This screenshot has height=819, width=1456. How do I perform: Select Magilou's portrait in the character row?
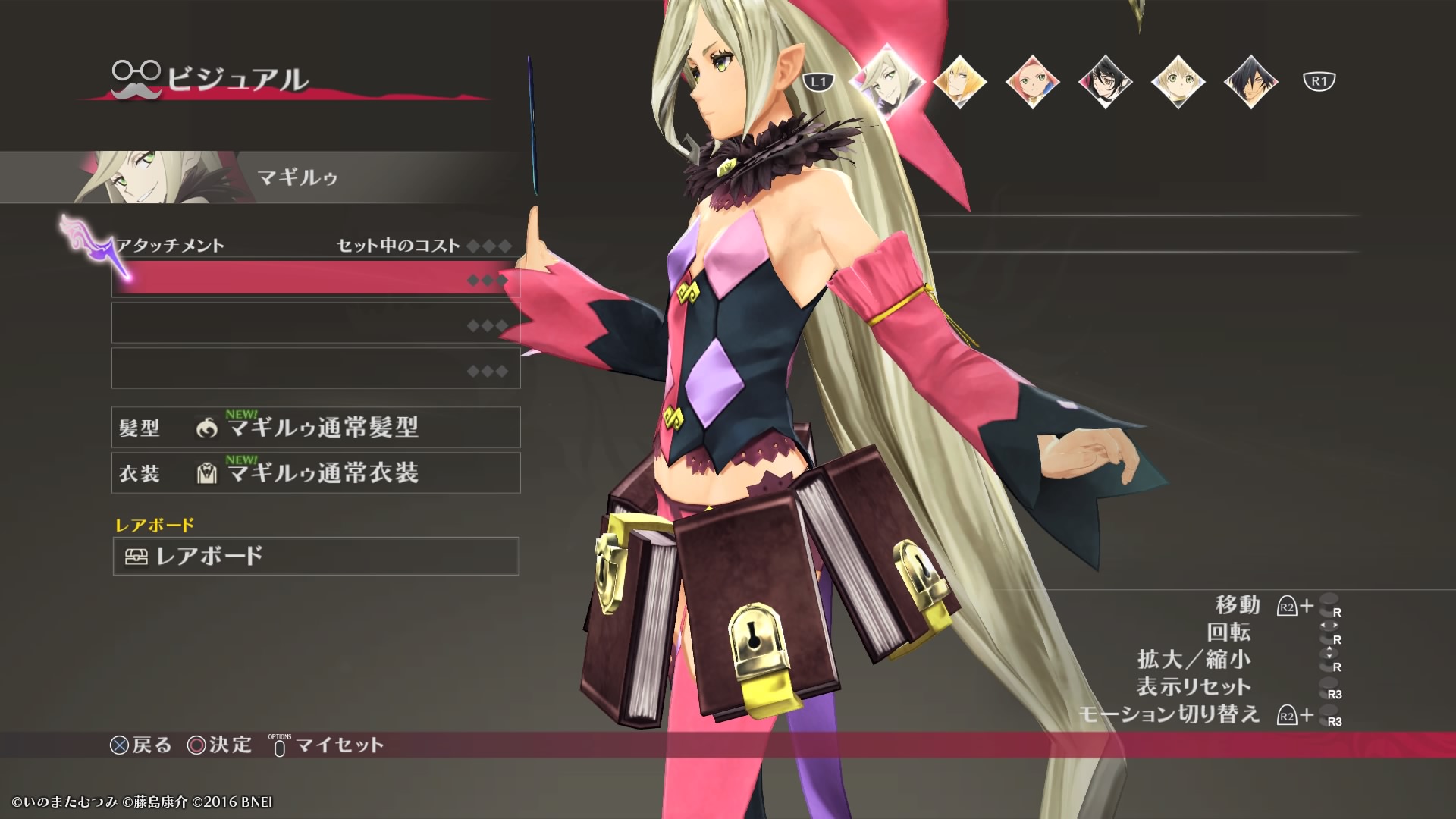[886, 80]
